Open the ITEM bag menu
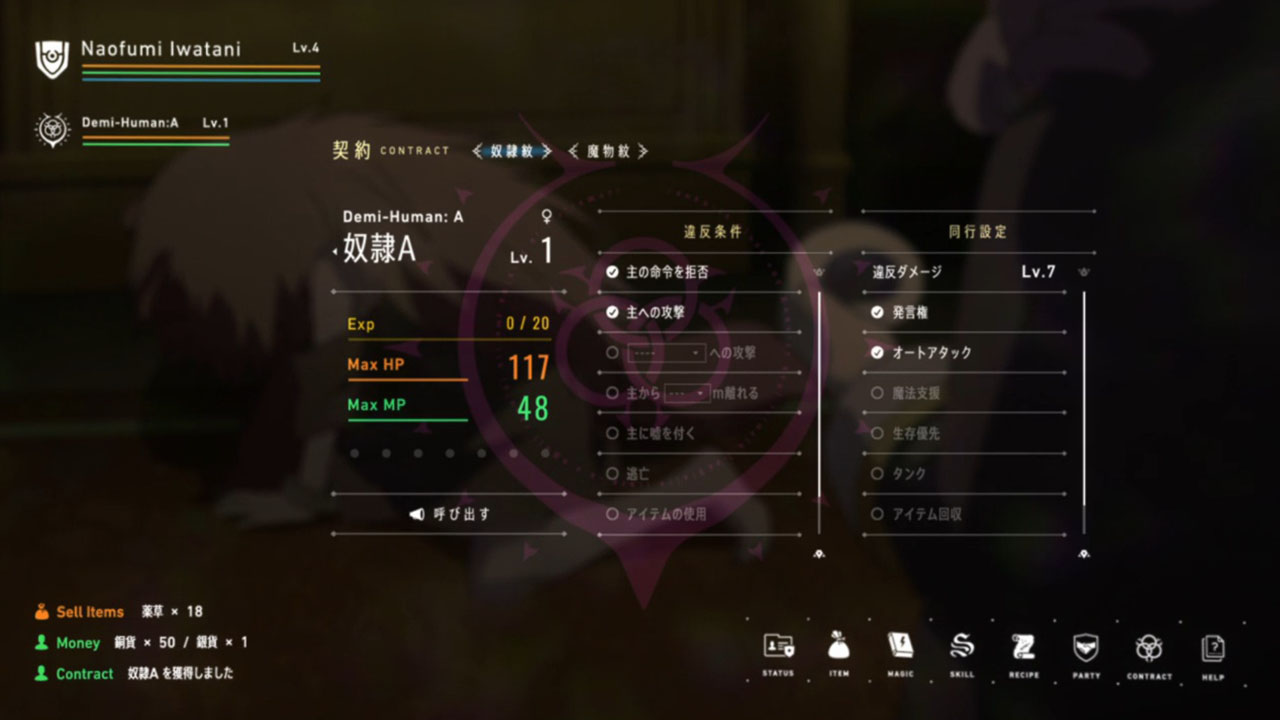The image size is (1280, 720). pos(839,648)
